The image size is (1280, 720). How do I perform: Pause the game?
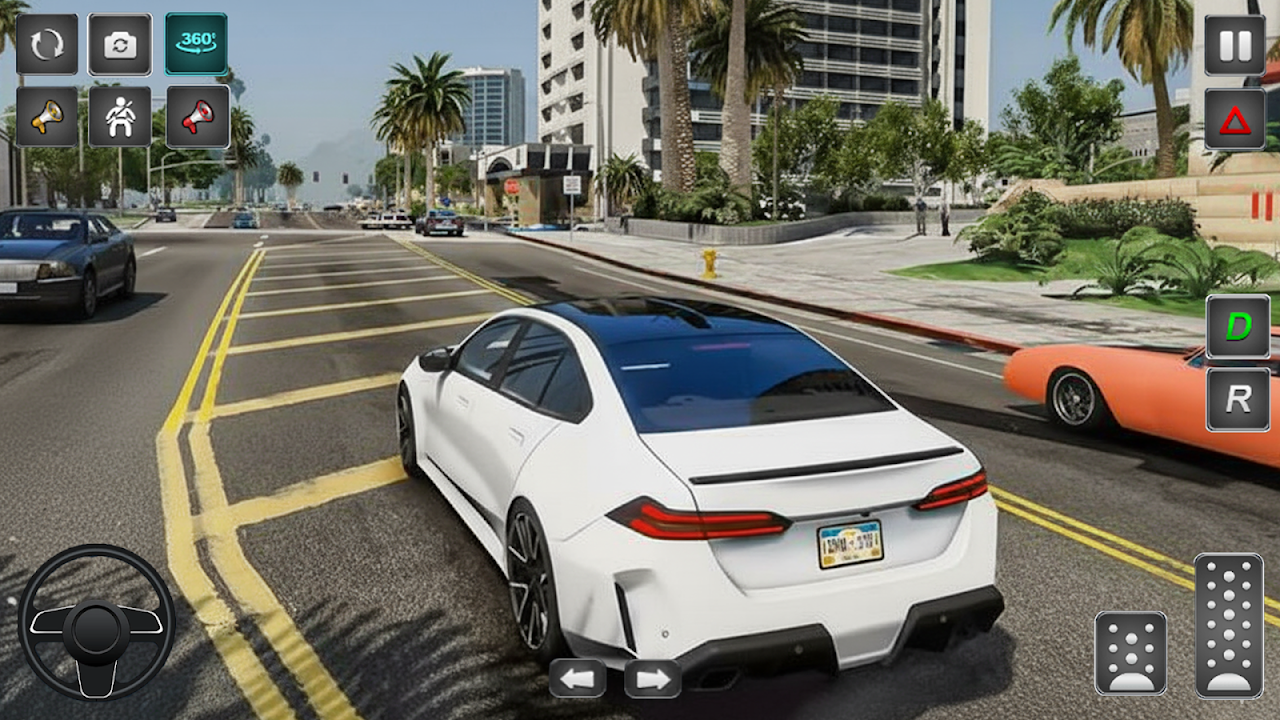[x=1234, y=45]
